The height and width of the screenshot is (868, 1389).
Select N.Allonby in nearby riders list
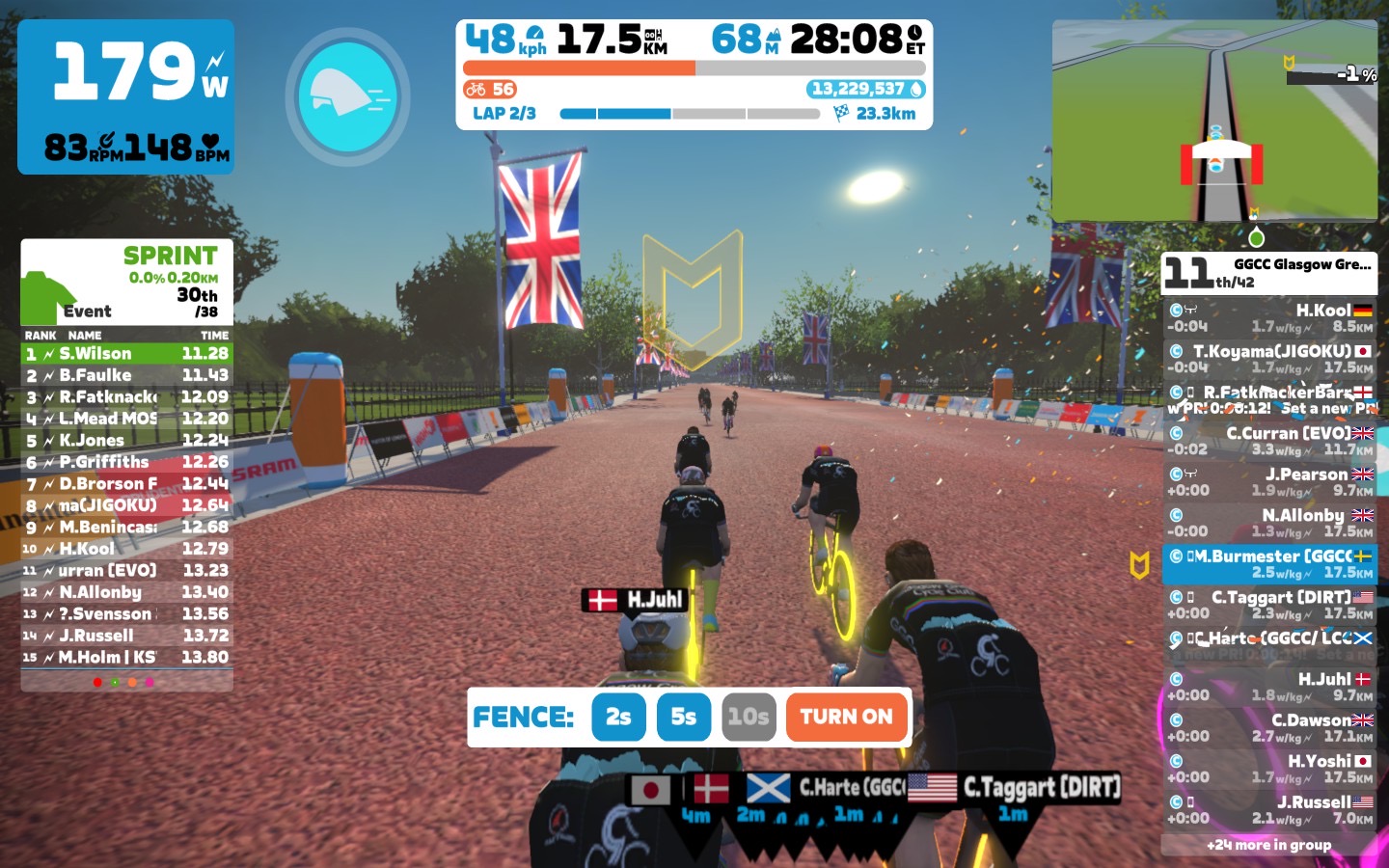pos(1268,523)
